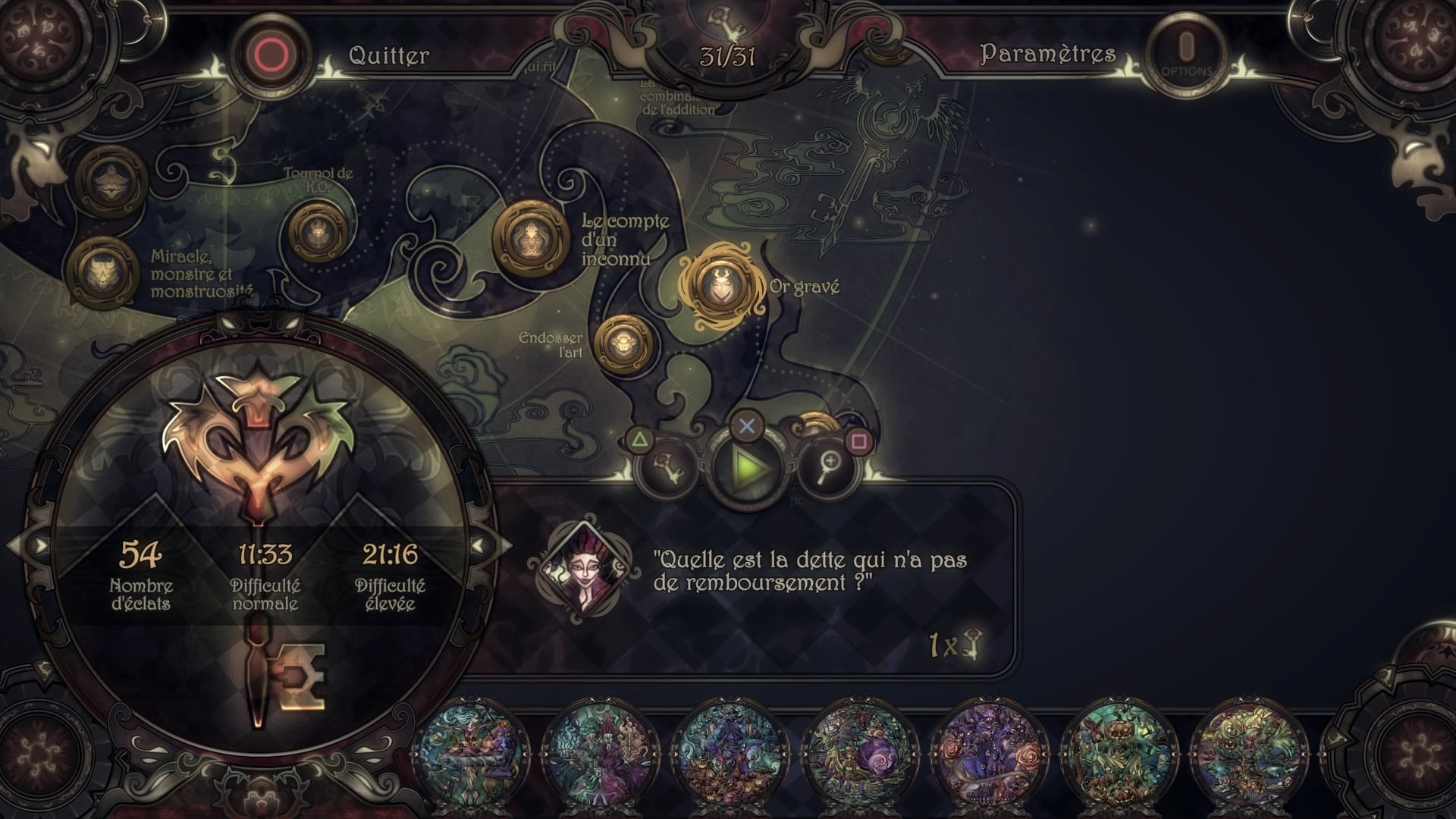Select the purple cat and roses medallion
Image resolution: width=1456 pixels, height=819 pixels.
tap(987, 752)
